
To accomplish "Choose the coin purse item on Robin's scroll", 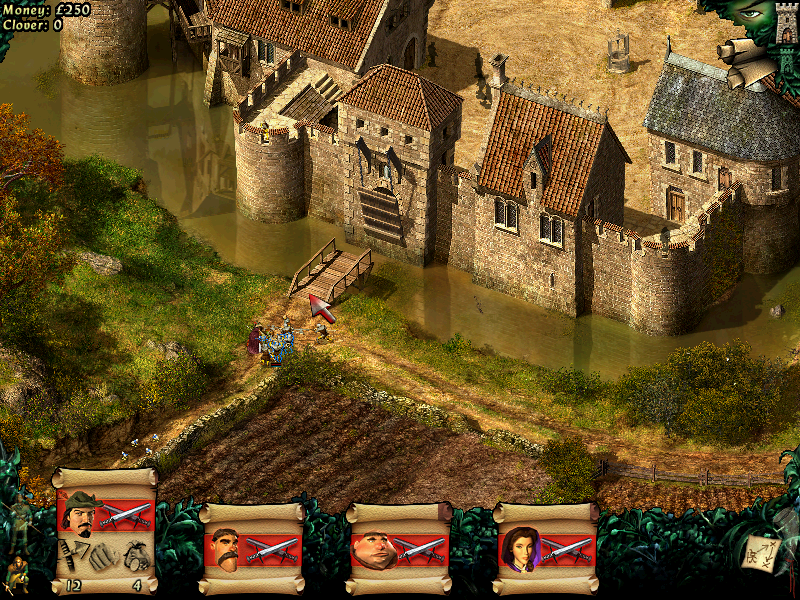I will (137, 555).
